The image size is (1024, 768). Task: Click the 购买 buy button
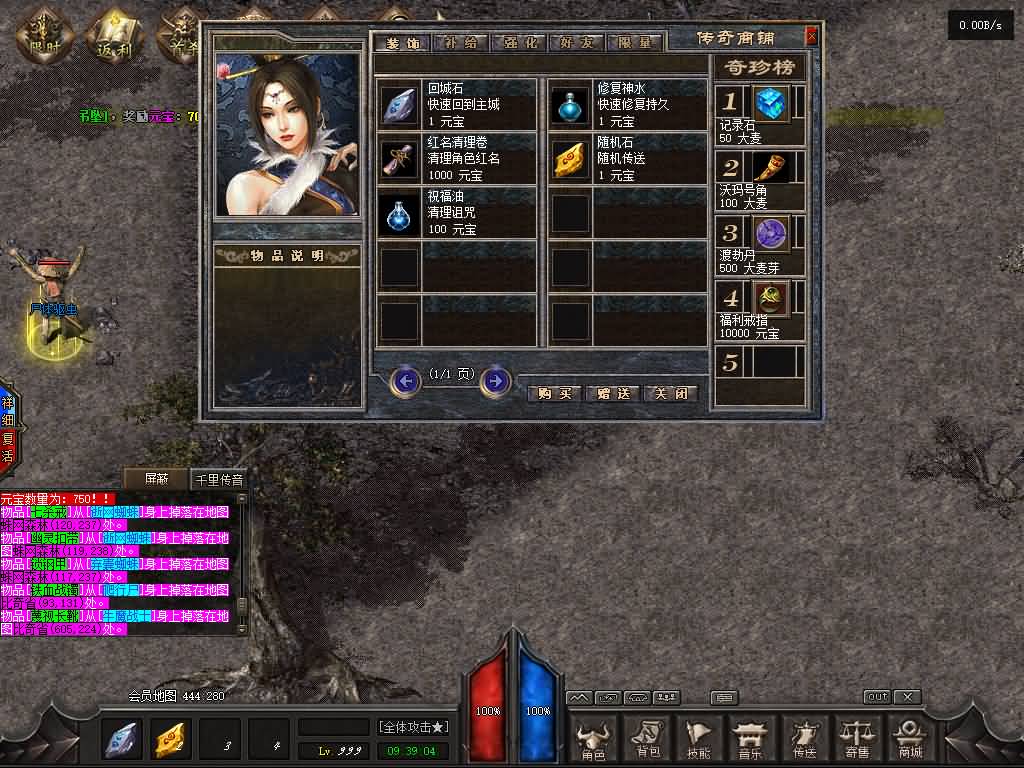pos(554,393)
